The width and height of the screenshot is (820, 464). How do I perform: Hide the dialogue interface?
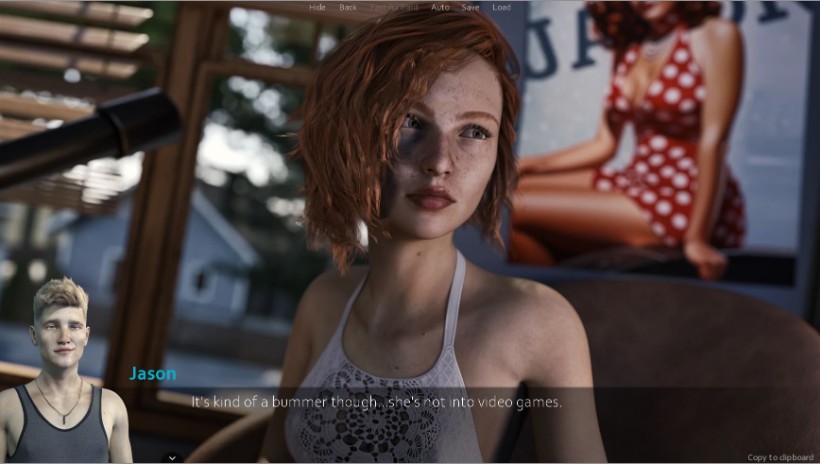click(317, 7)
